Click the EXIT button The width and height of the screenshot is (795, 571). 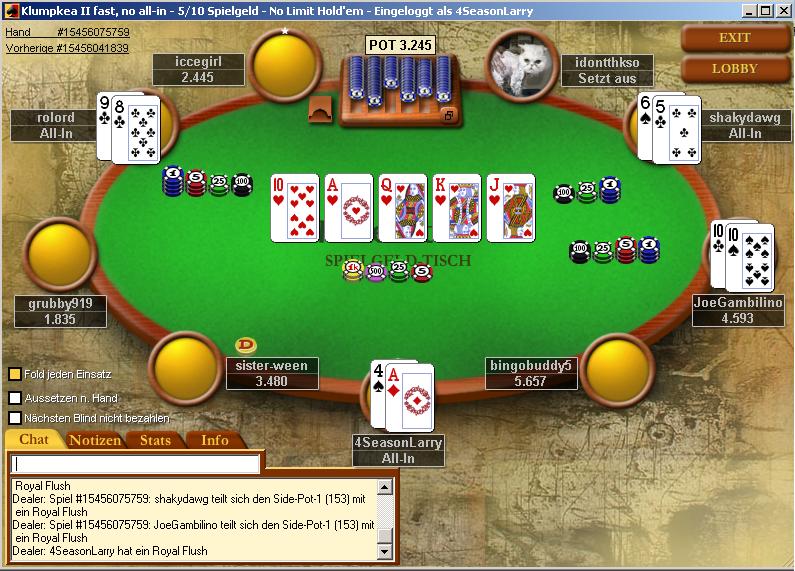[x=734, y=38]
